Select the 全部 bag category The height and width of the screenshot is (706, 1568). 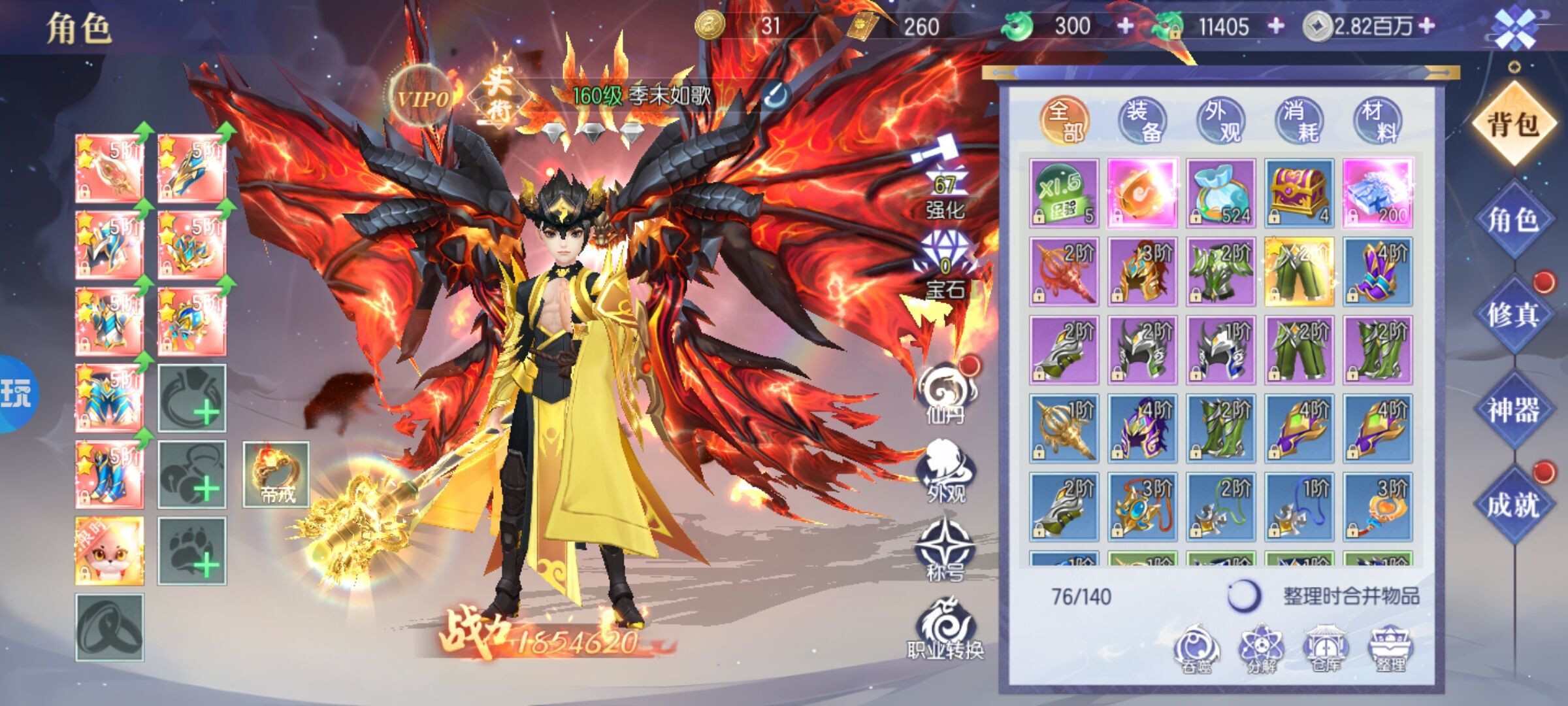click(1064, 121)
